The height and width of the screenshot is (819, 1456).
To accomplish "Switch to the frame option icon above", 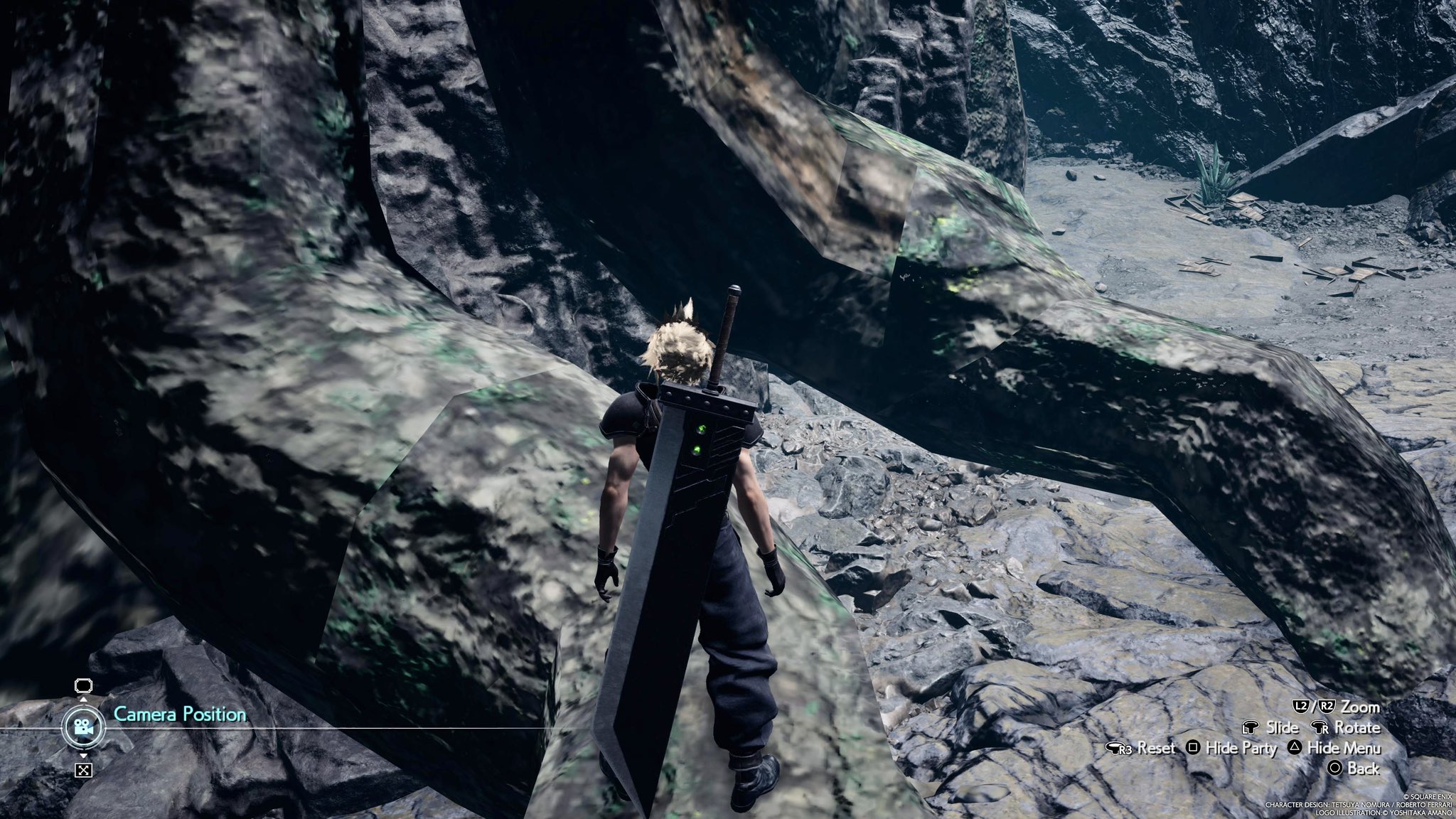I will click(83, 685).
